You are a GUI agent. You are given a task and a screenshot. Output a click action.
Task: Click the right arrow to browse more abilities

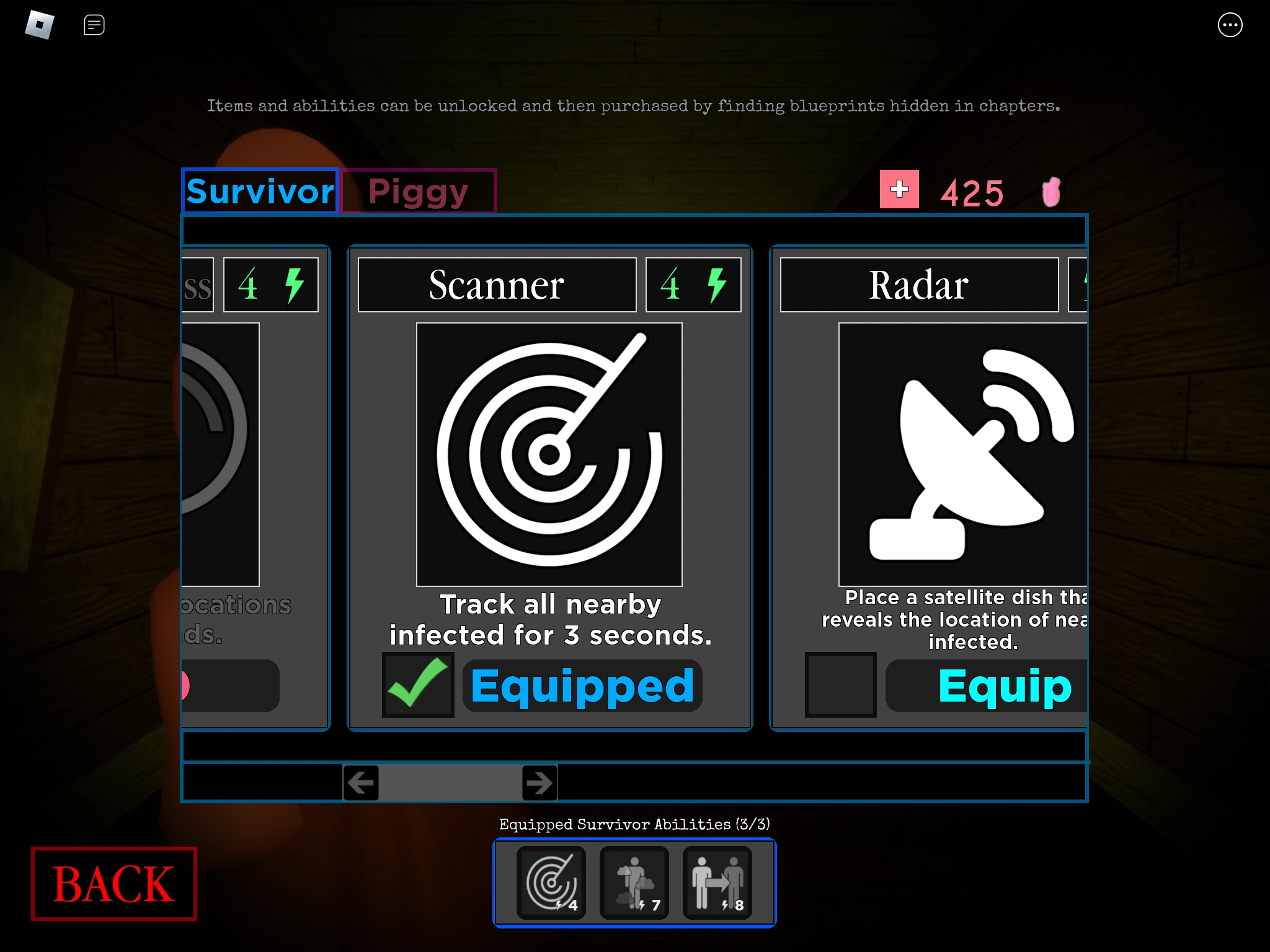pos(538,783)
